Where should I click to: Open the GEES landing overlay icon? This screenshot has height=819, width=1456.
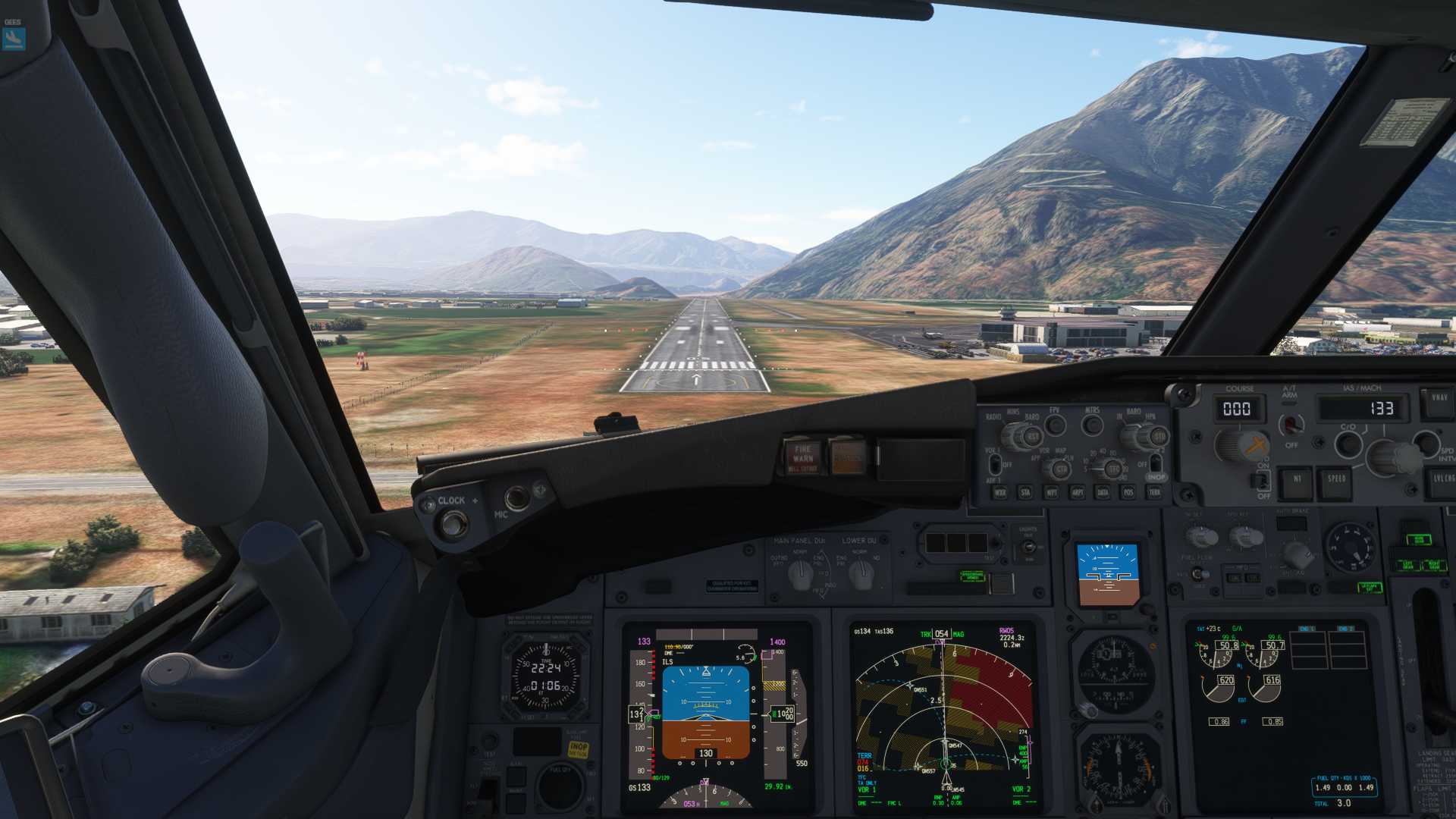point(14,38)
